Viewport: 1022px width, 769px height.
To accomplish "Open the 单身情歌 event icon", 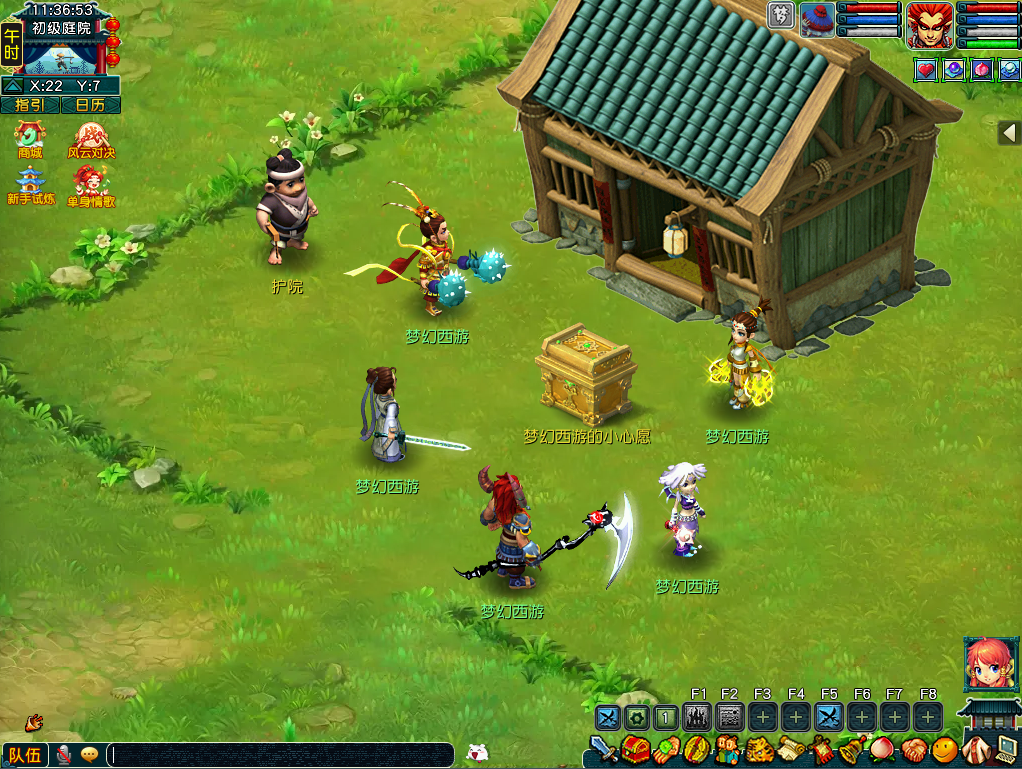I will [x=91, y=184].
